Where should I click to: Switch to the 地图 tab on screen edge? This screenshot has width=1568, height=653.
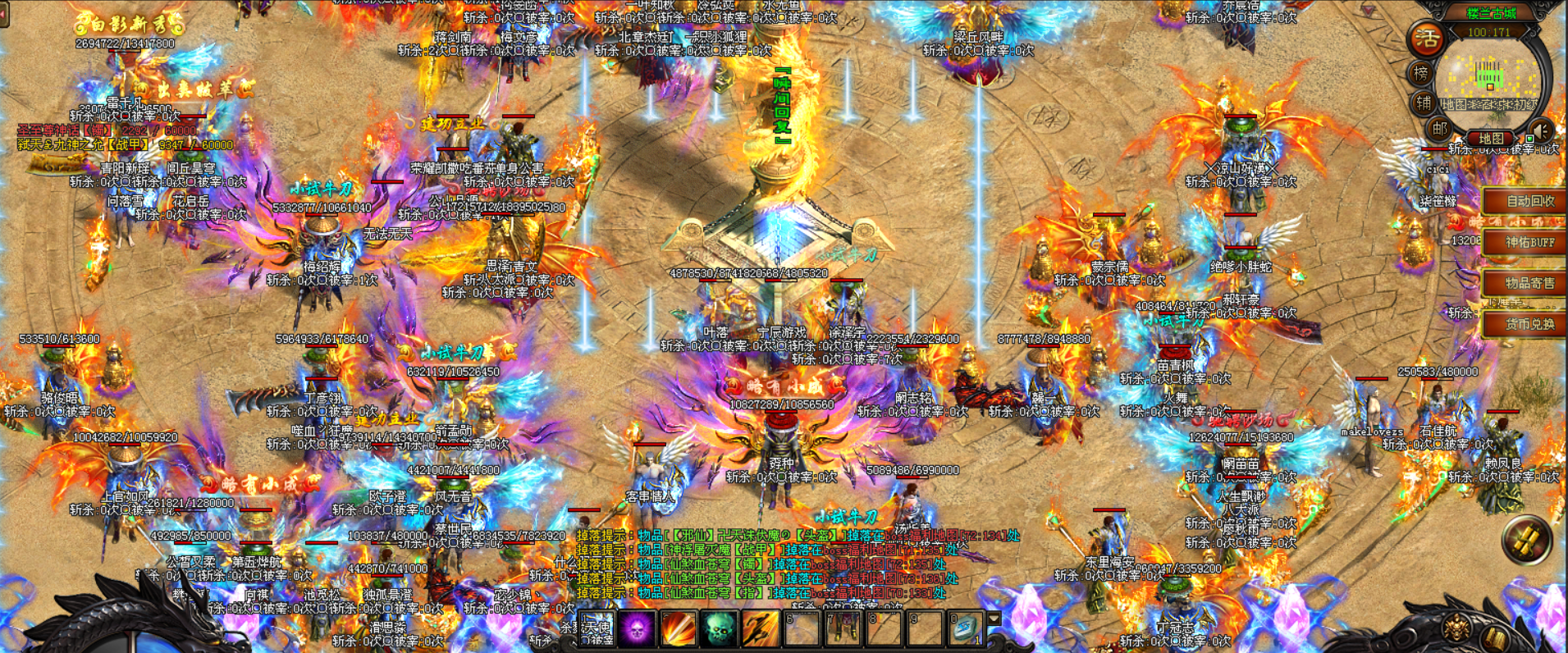[x=1491, y=137]
